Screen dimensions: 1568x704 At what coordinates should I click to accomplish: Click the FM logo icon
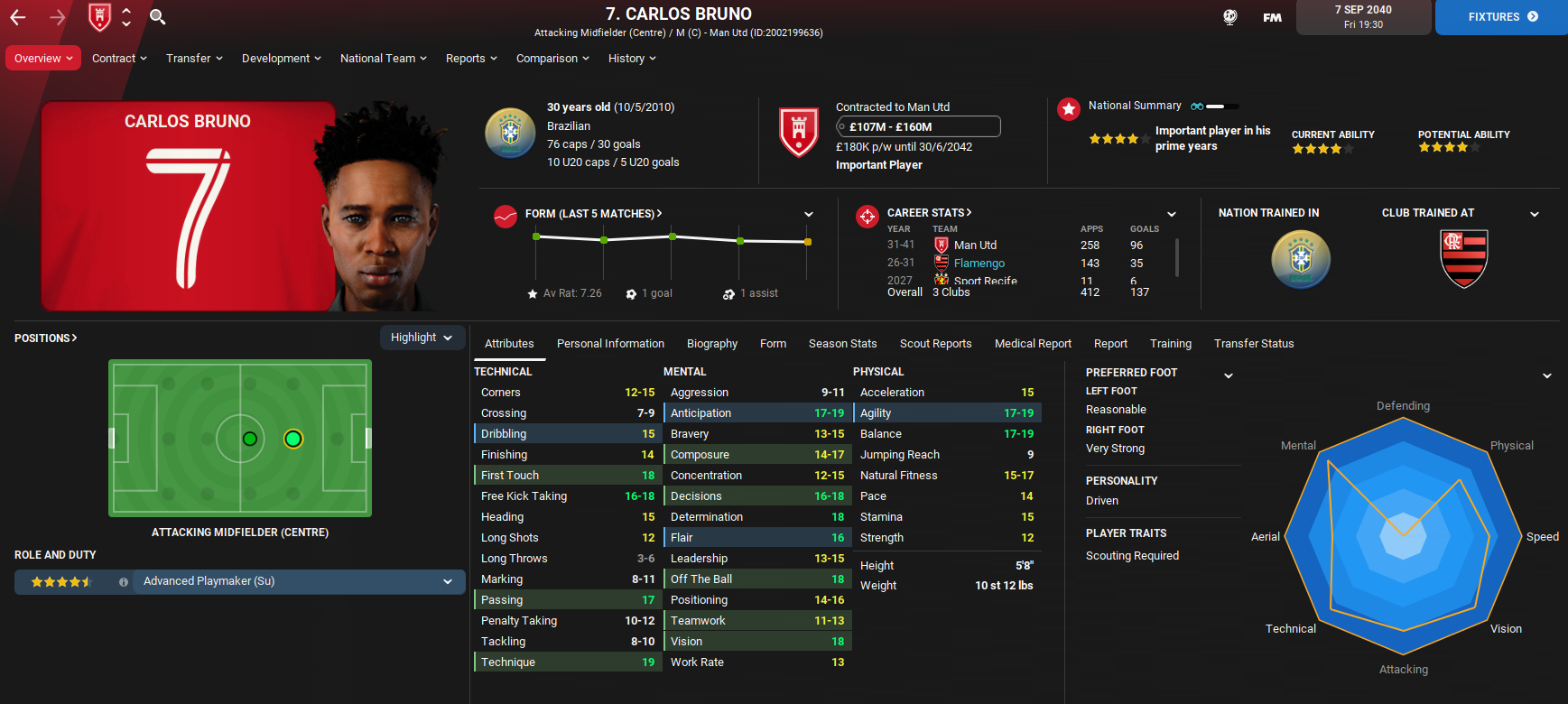(x=1272, y=16)
